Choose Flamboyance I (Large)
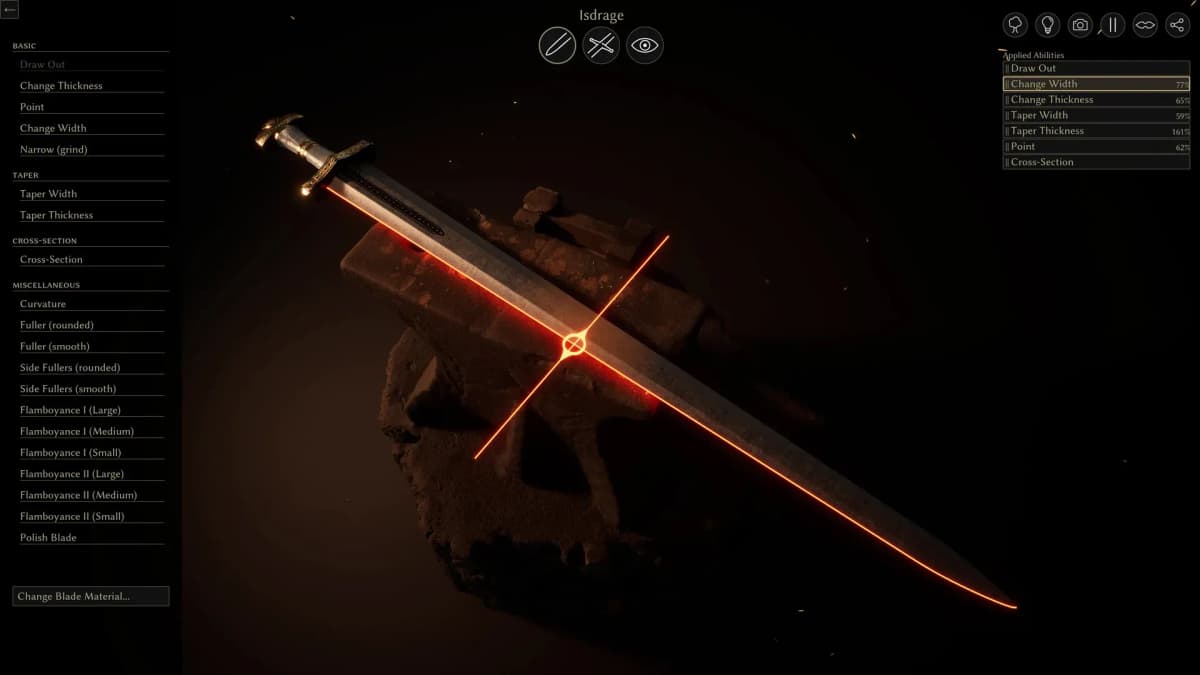Image resolution: width=1200 pixels, height=675 pixels. tap(70, 410)
